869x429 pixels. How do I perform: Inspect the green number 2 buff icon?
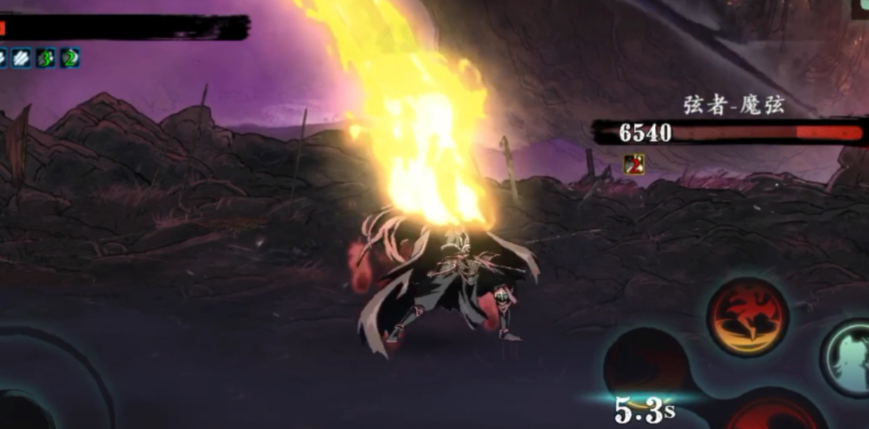click(x=70, y=58)
